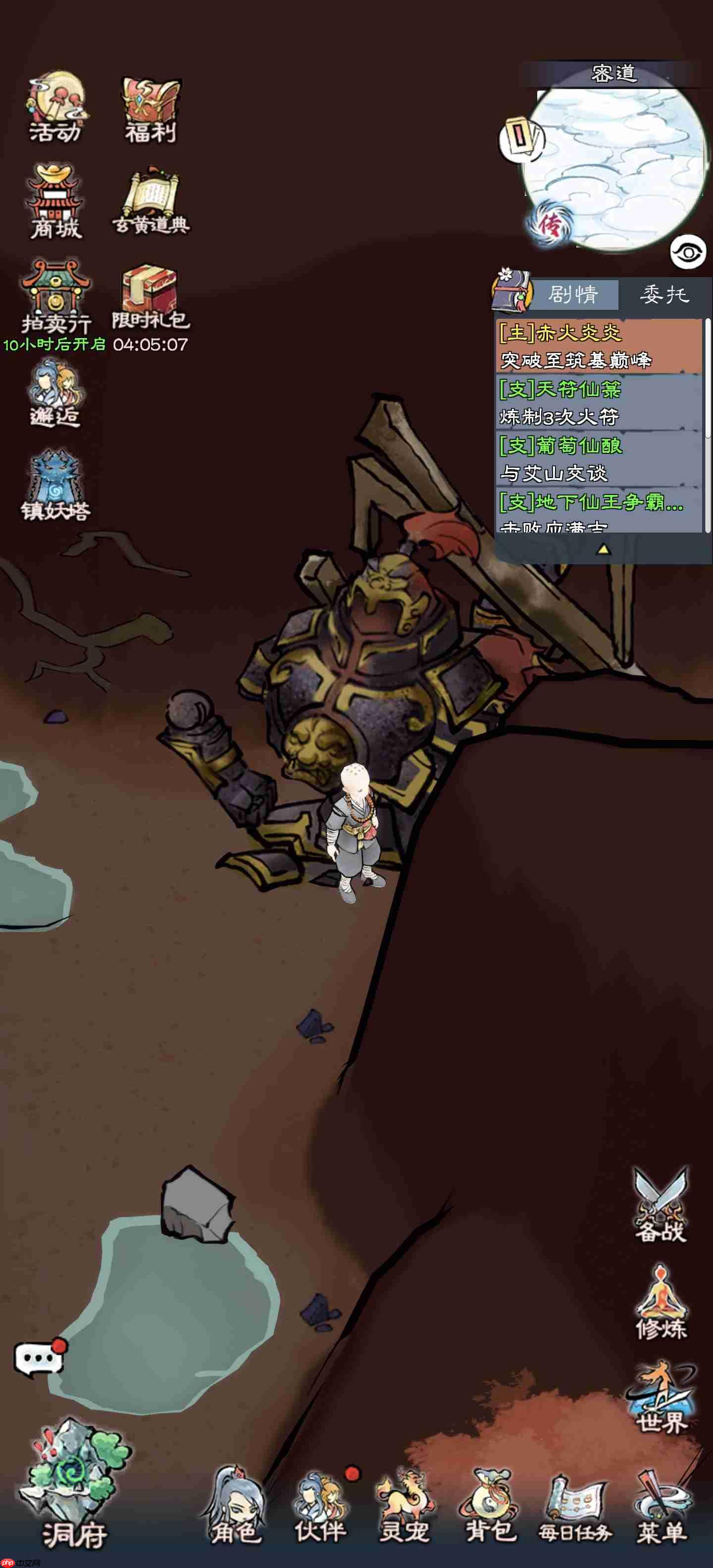Start 修炼 cultivation
The width and height of the screenshot is (713, 1568).
tap(661, 1302)
